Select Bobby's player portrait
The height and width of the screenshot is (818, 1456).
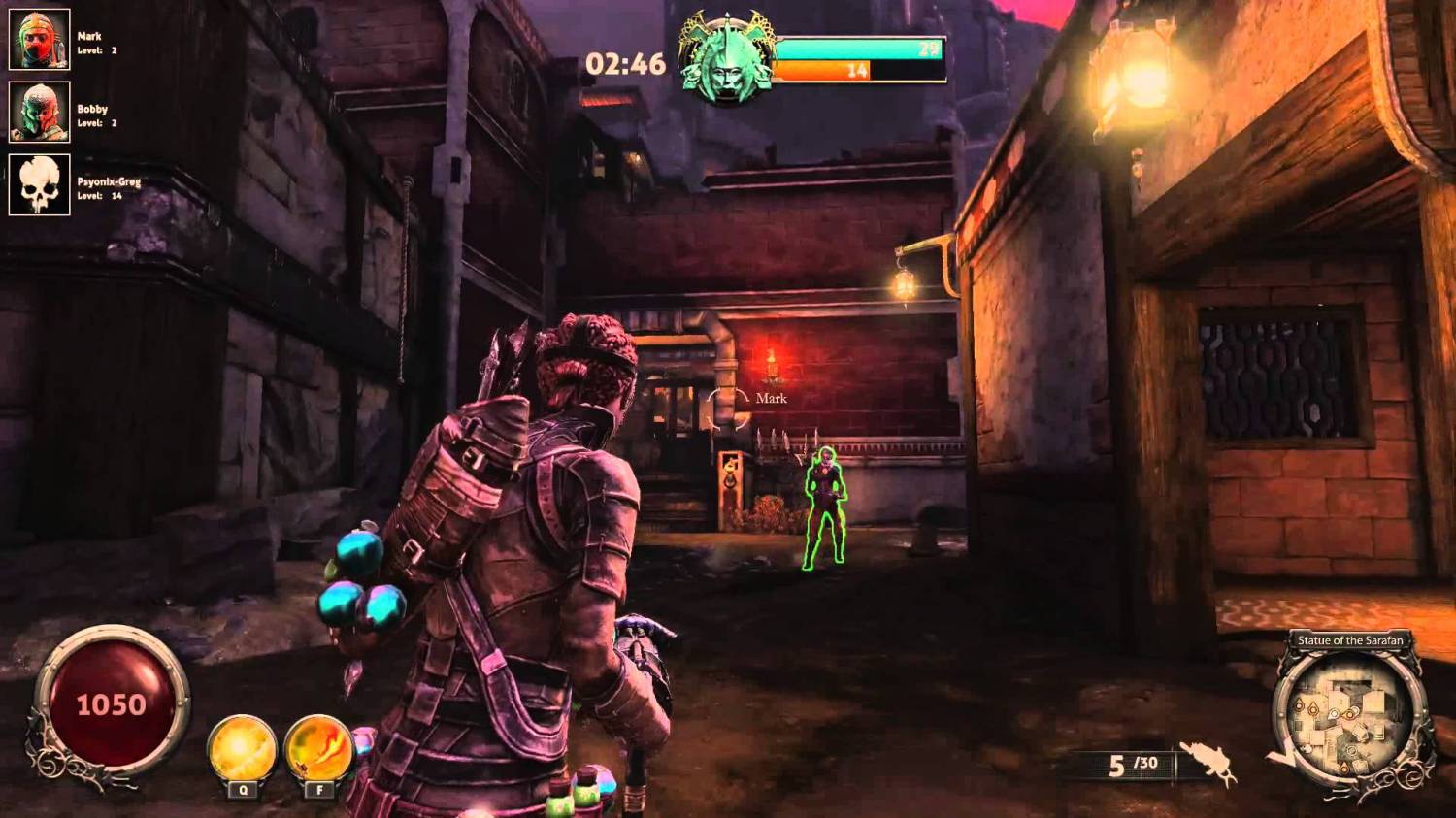click(40, 112)
